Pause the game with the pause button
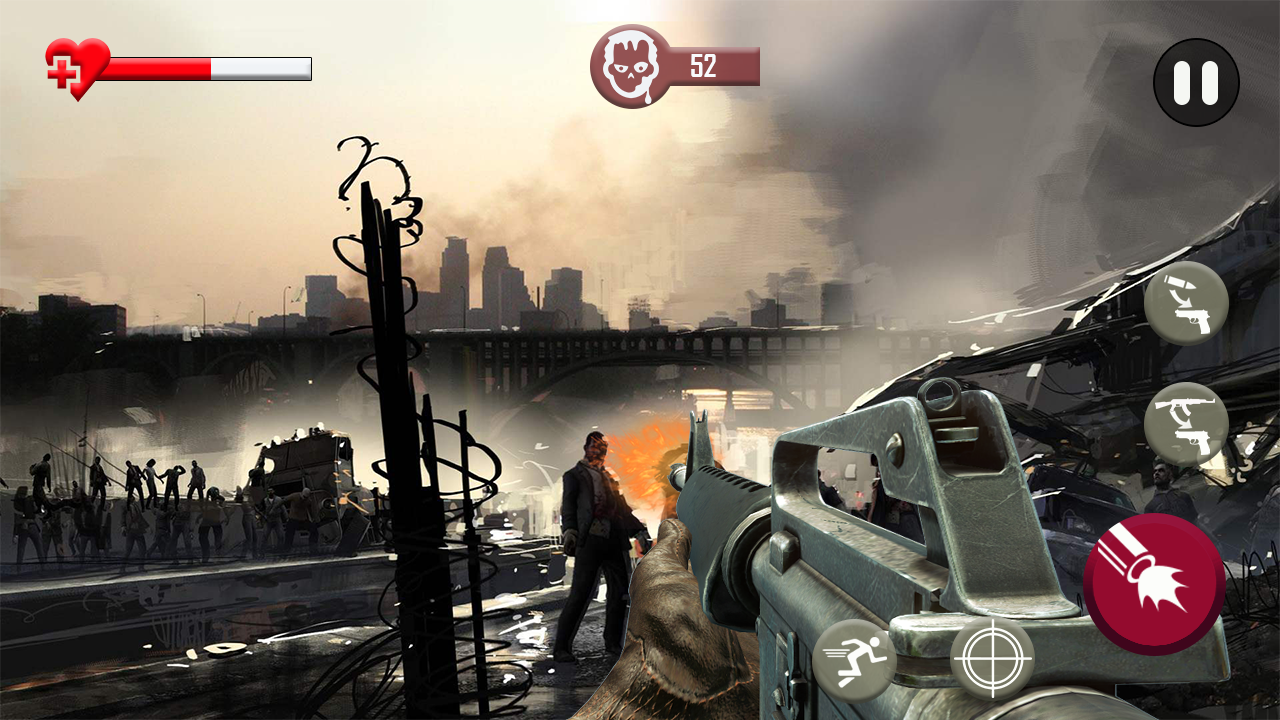The height and width of the screenshot is (720, 1280). 1196,82
